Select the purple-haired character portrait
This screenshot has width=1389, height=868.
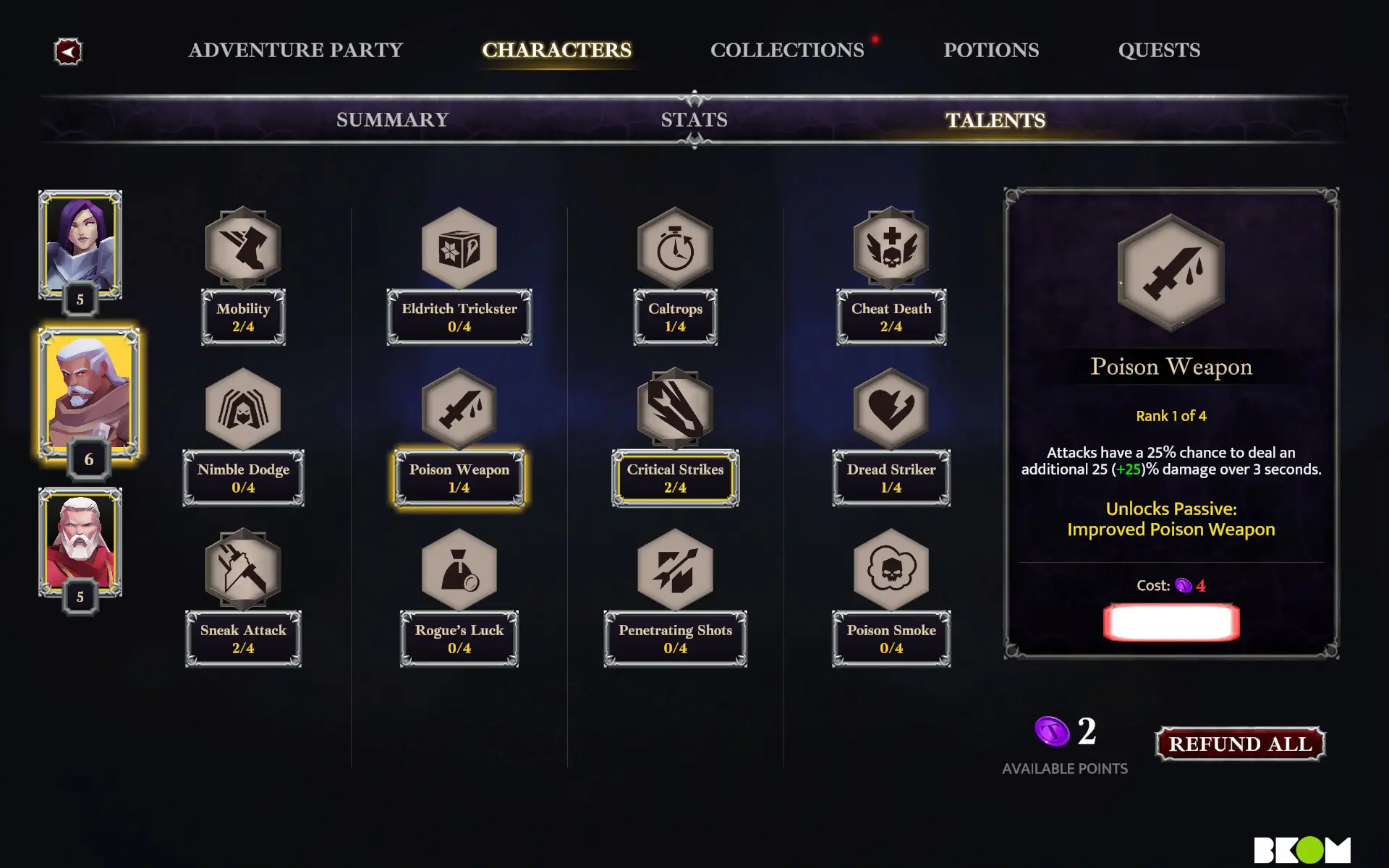click(80, 244)
